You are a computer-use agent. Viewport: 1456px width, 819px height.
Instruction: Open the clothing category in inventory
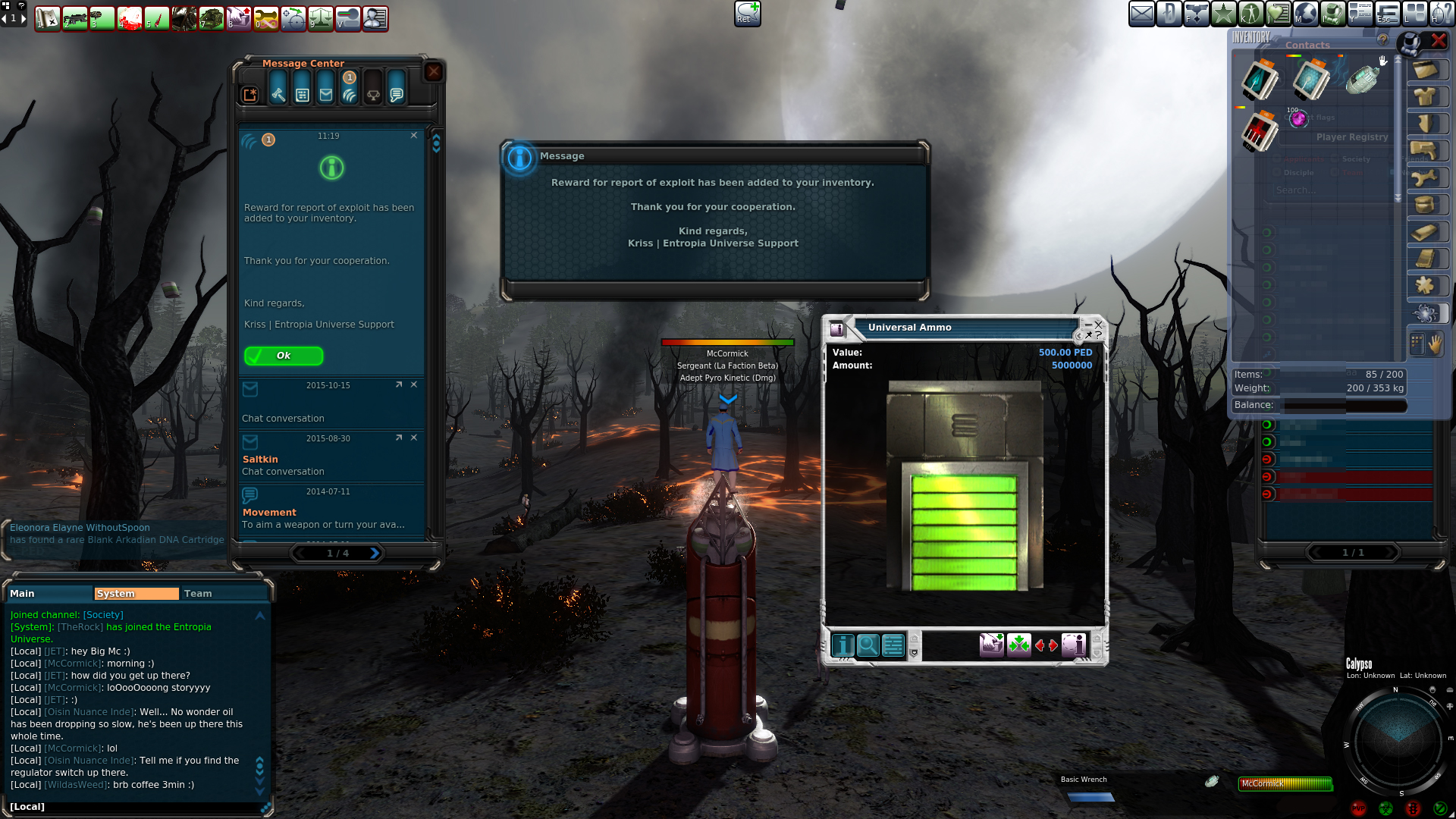pos(1425,97)
